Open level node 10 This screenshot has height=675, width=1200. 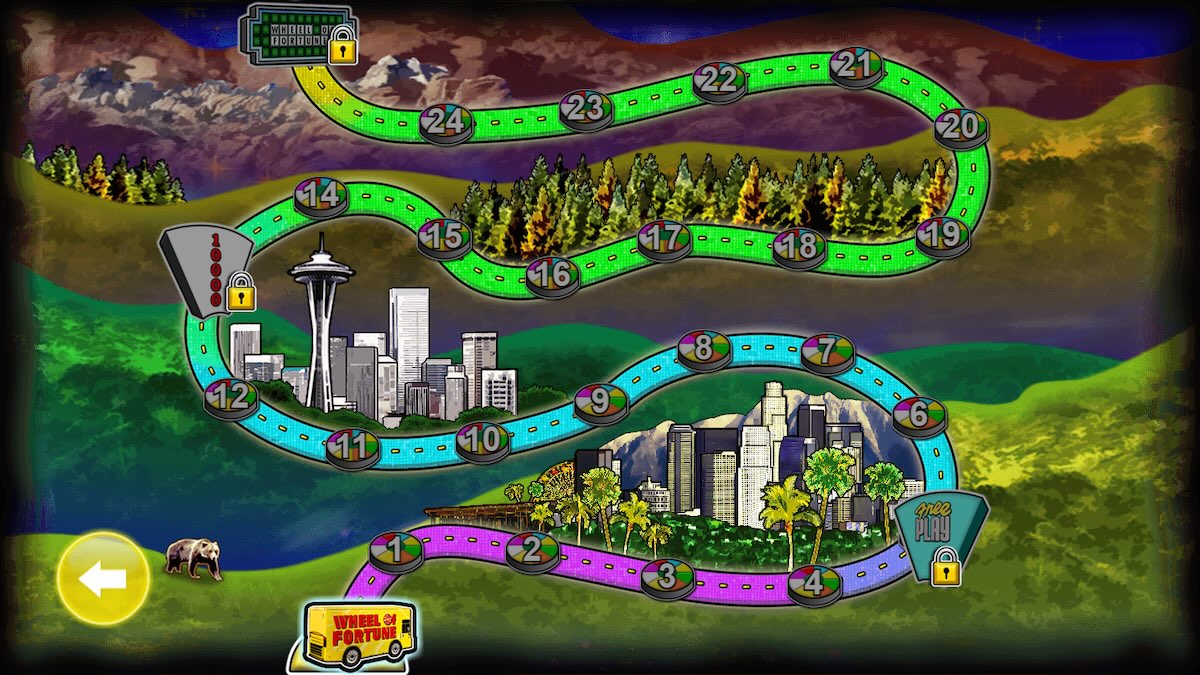(x=483, y=439)
